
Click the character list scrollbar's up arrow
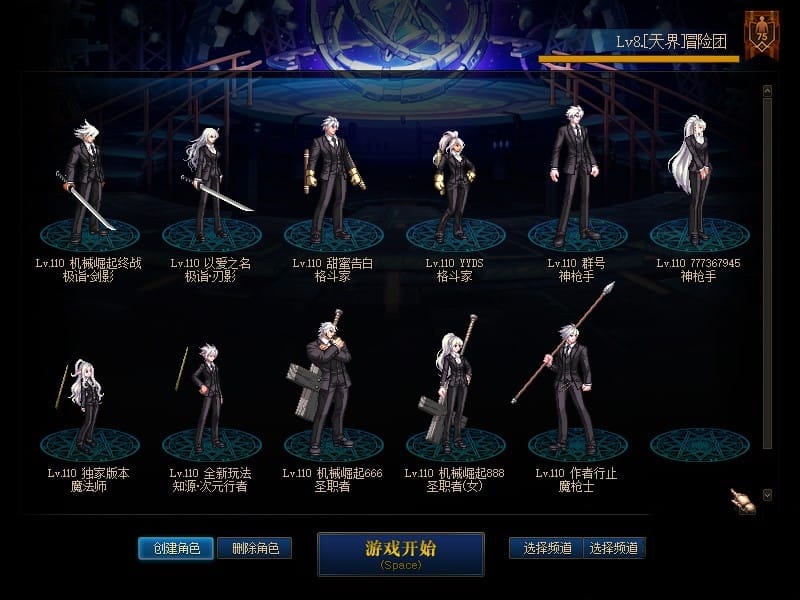tap(767, 91)
